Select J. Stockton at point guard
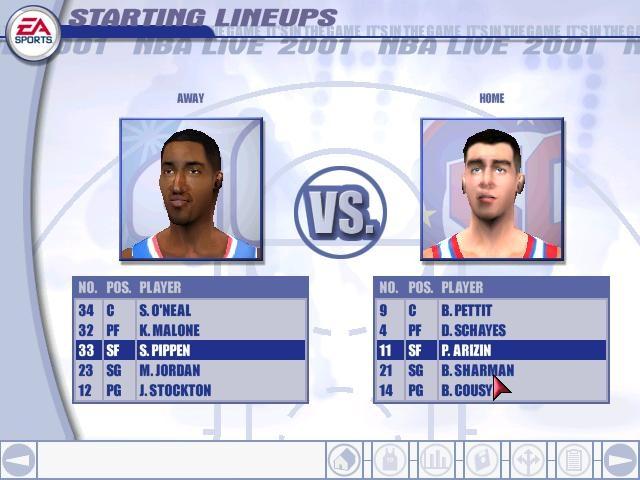 pyautogui.click(x=190, y=390)
